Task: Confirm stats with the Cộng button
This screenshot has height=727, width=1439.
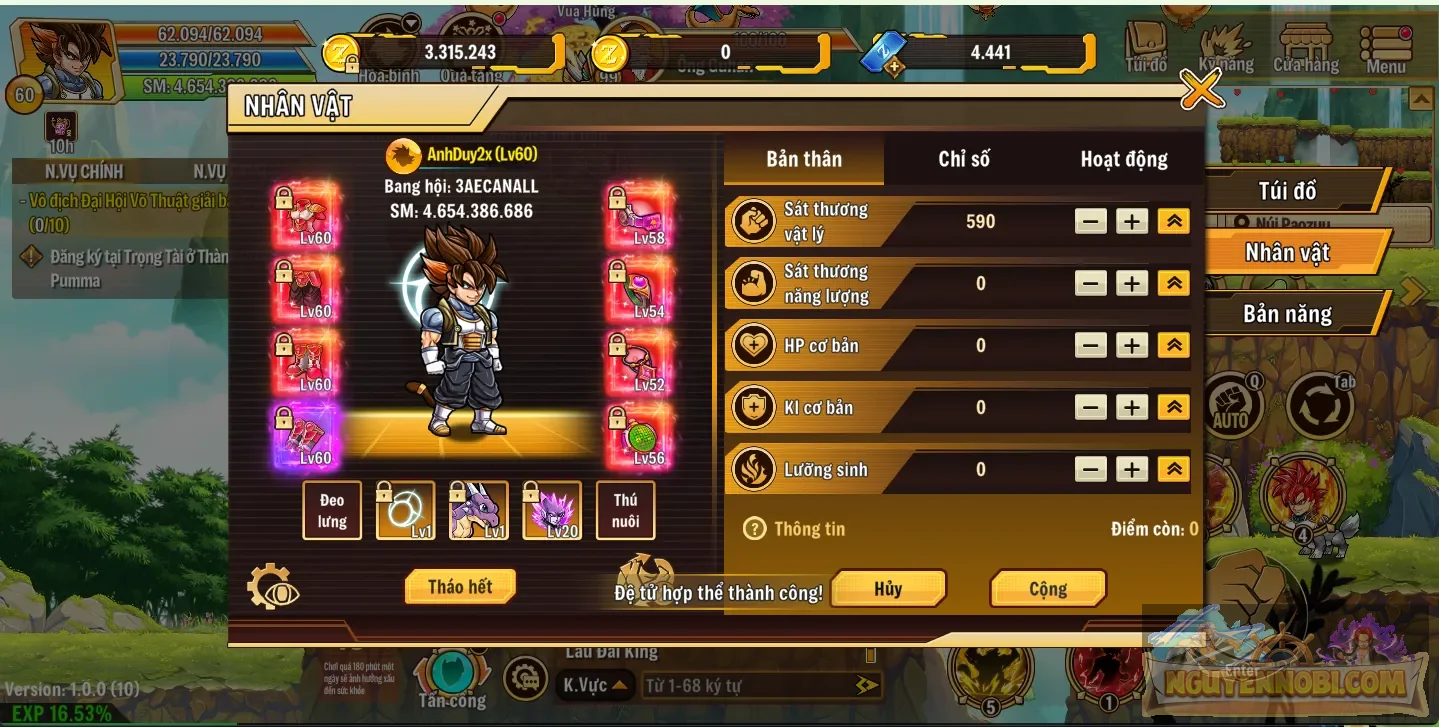Action: click(x=1047, y=588)
